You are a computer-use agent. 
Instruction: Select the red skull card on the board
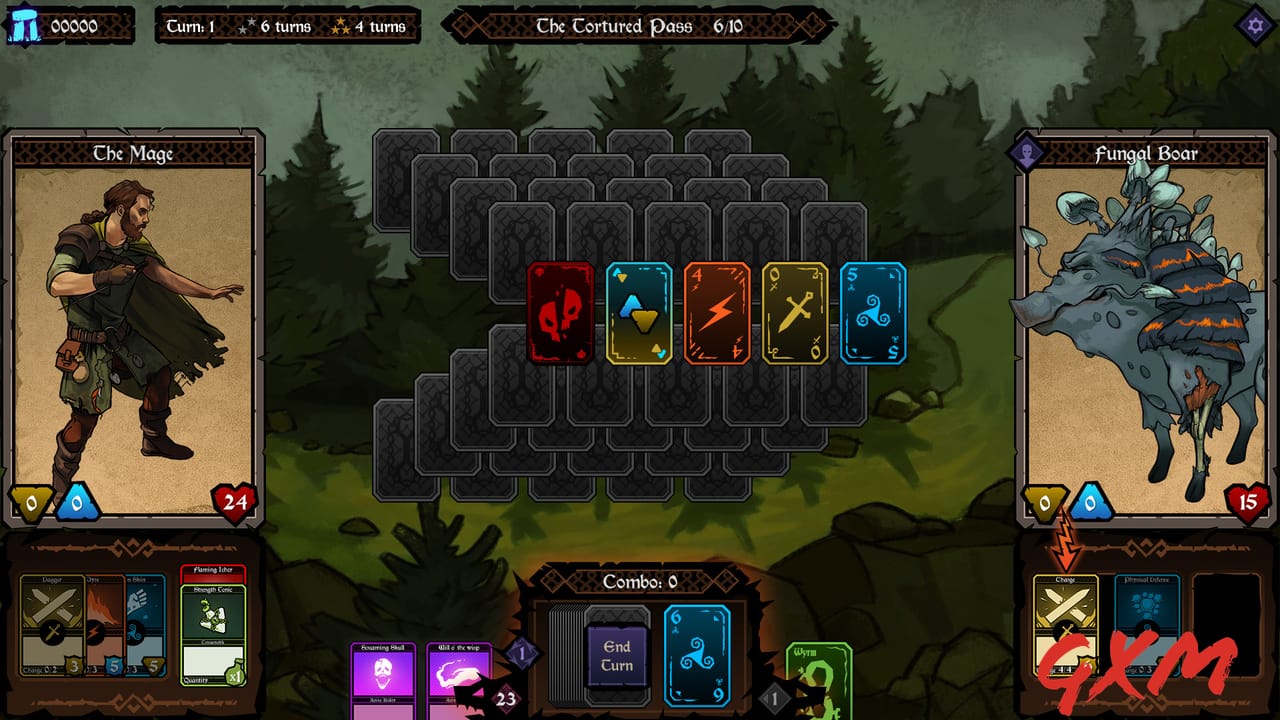pyautogui.click(x=561, y=315)
